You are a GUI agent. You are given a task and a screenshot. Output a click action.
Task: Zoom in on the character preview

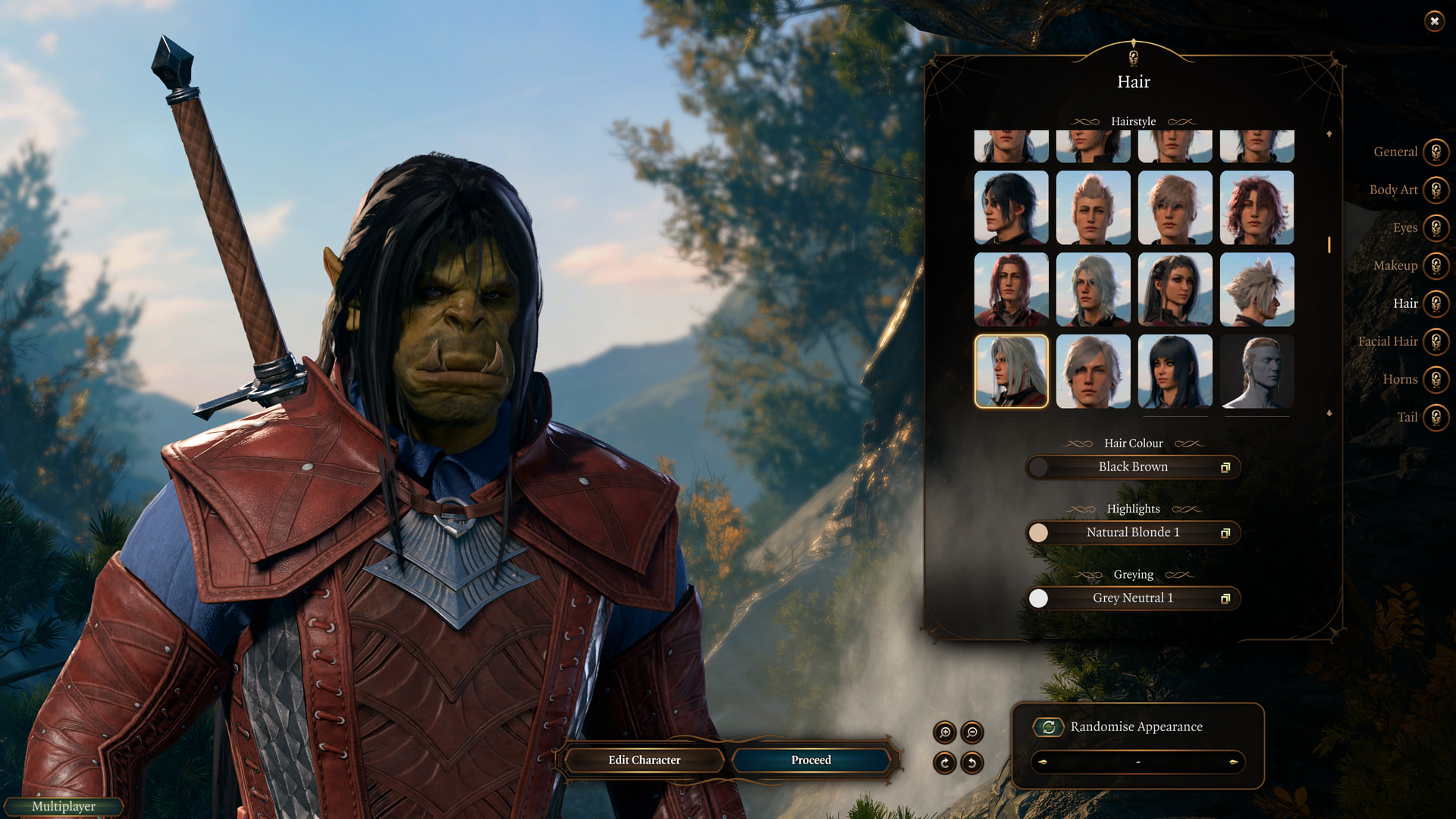(945, 733)
